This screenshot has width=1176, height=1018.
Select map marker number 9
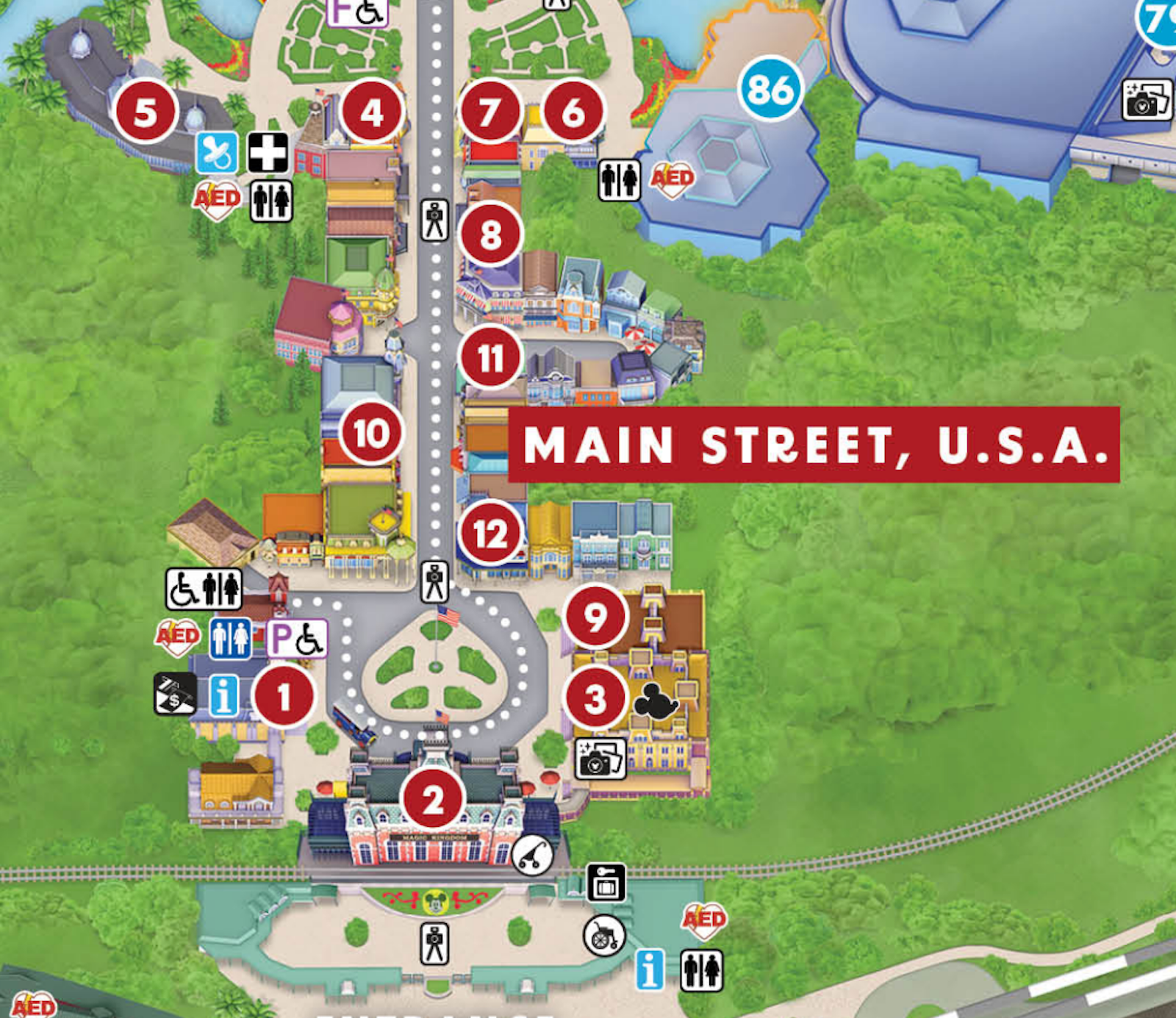point(595,617)
